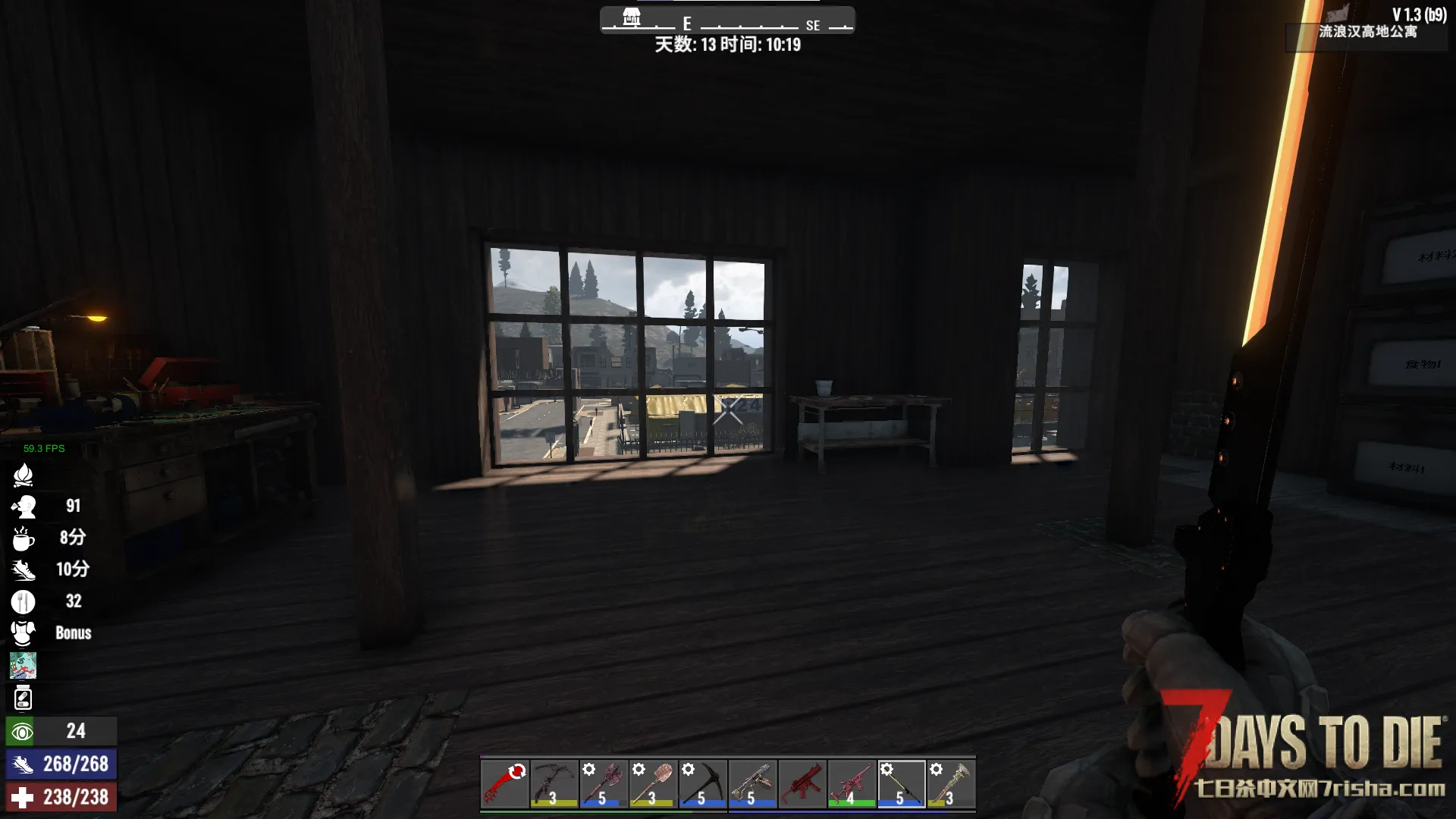Open the armor Bonus buff icon
1456x819 pixels.
coord(23,632)
